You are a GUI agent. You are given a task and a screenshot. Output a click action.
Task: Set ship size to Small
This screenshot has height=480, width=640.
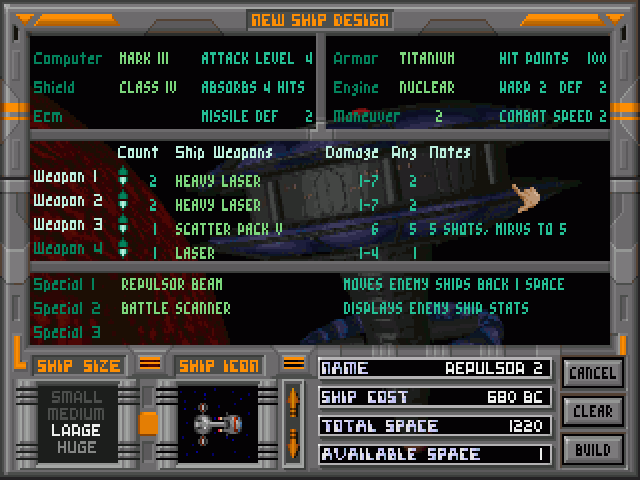coord(75,397)
